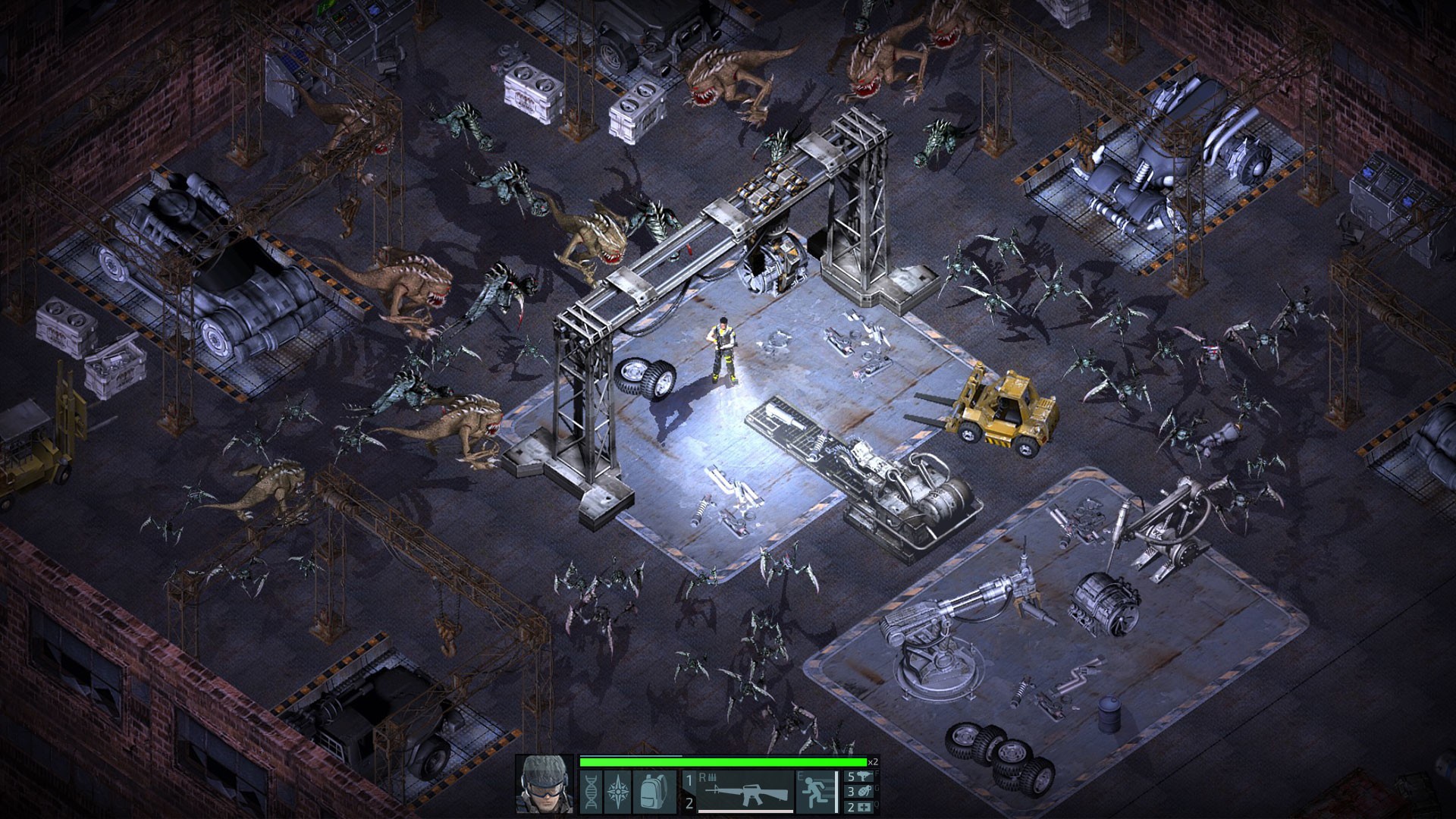Open the backpack inventory icon

pos(652,794)
